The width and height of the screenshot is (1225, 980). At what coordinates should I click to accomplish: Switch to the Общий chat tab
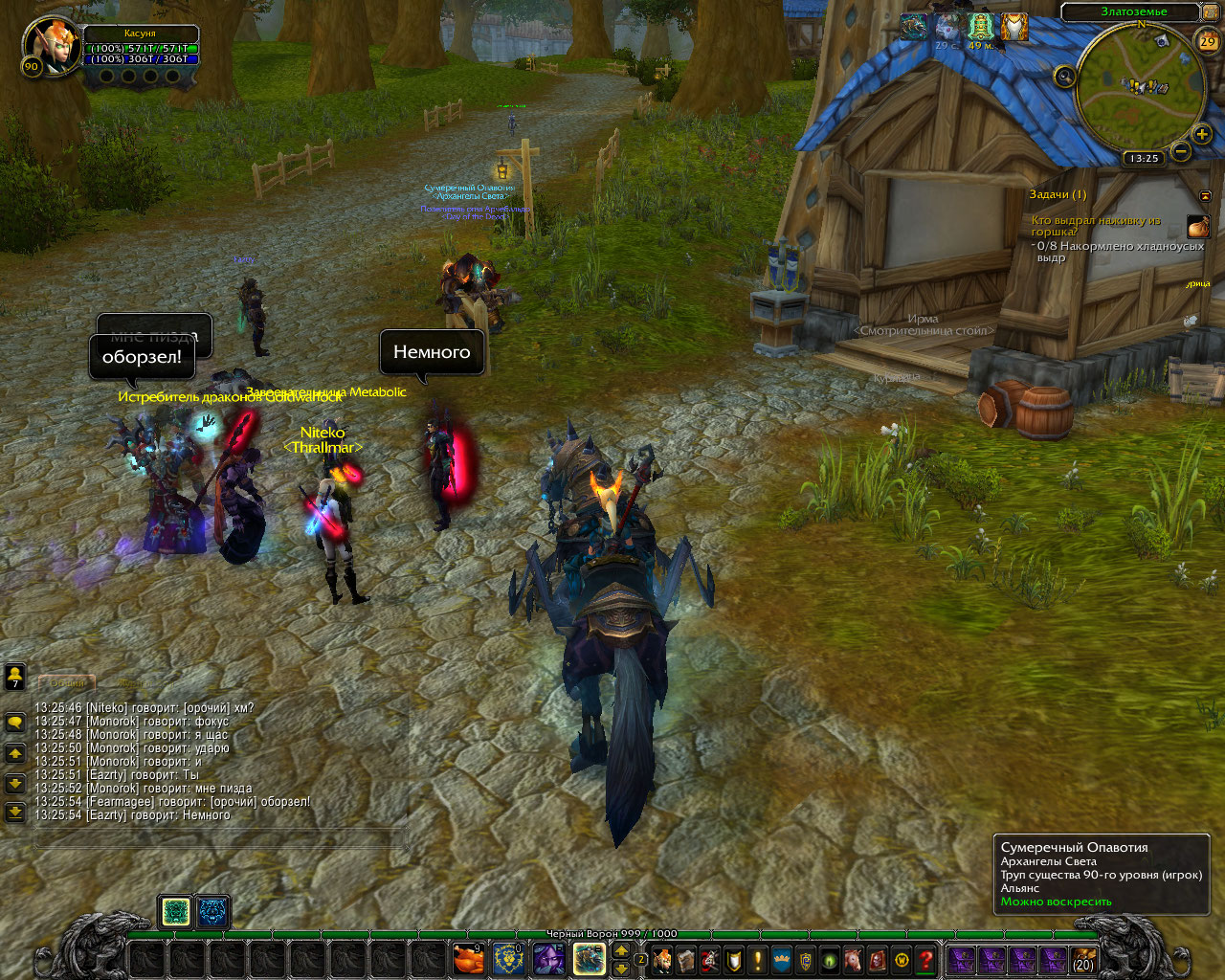(x=68, y=682)
